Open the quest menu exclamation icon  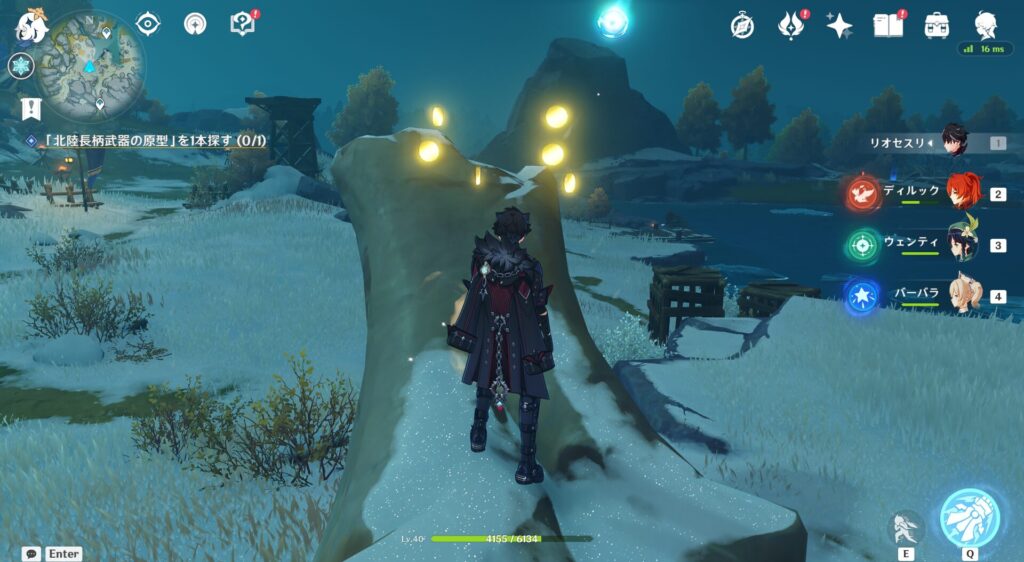[31, 109]
